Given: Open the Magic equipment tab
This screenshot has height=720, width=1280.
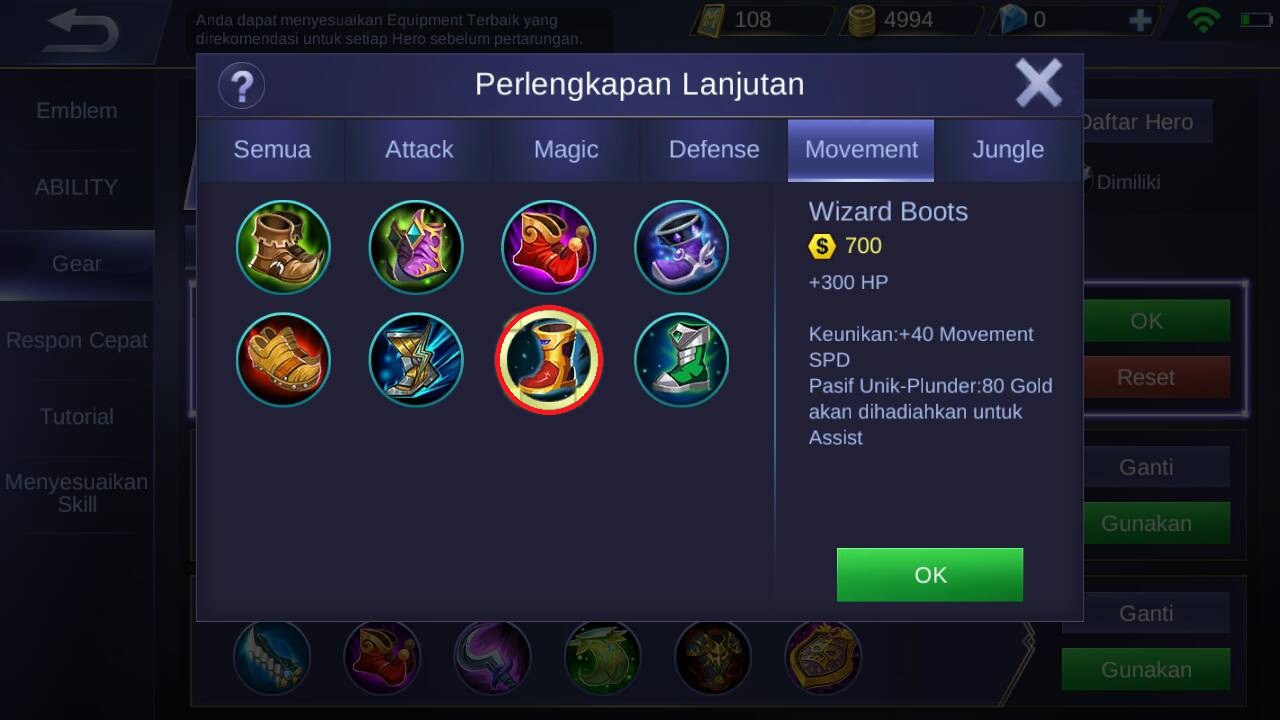Looking at the screenshot, I should pyautogui.click(x=566, y=150).
